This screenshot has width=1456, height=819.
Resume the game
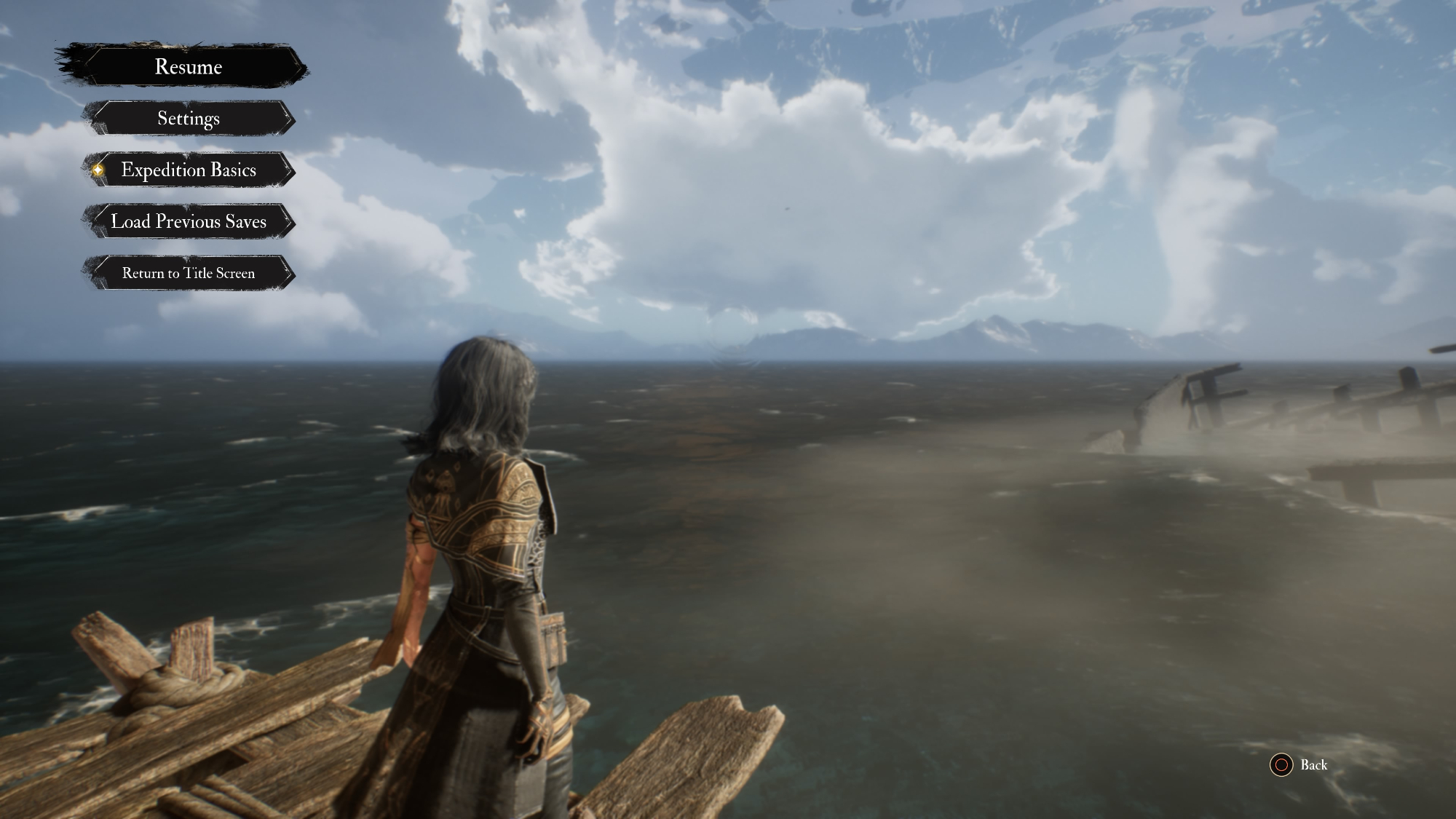(x=188, y=67)
